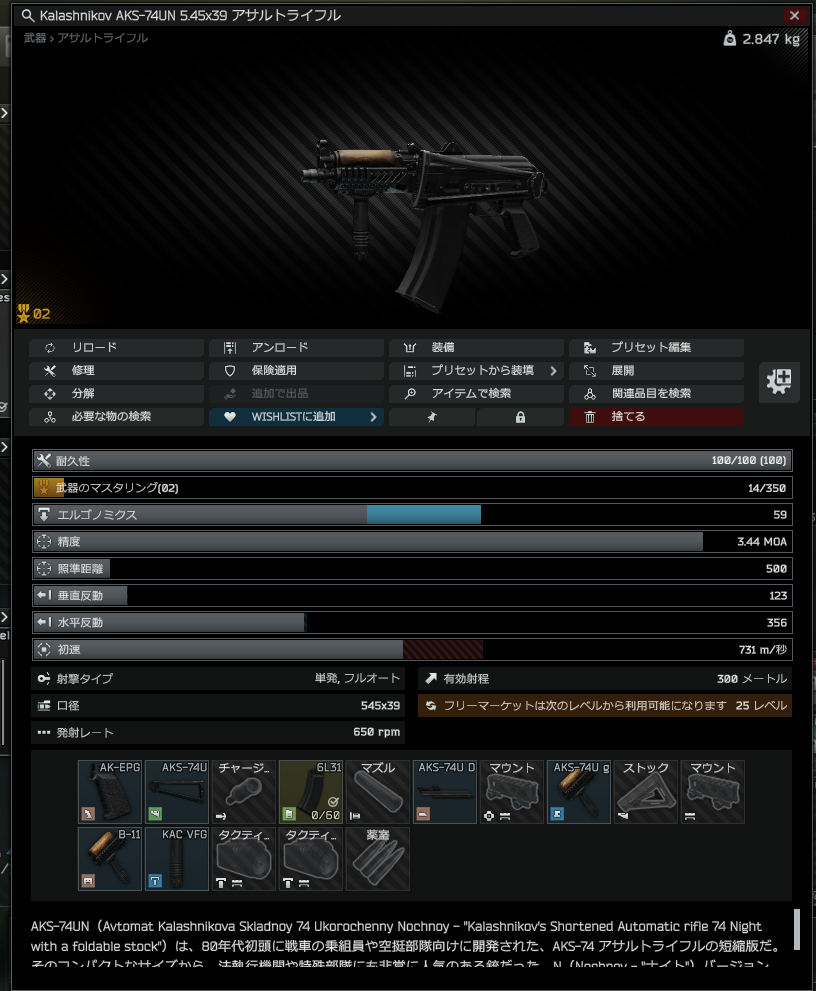Select the 修理 (repair) option
Image resolution: width=816 pixels, height=991 pixels.
(x=116, y=371)
